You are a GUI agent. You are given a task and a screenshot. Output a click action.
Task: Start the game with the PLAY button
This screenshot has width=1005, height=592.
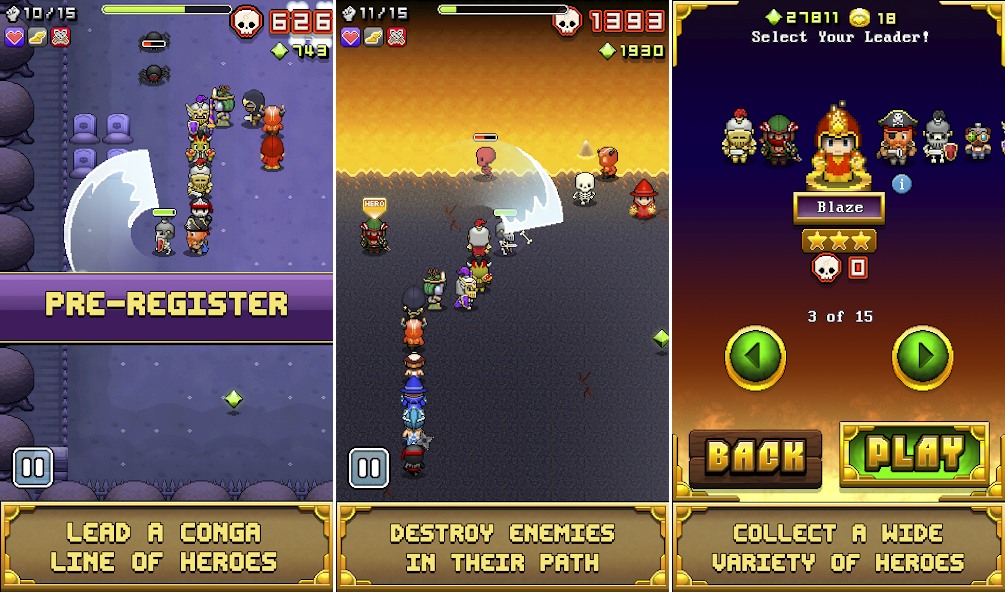coord(914,454)
